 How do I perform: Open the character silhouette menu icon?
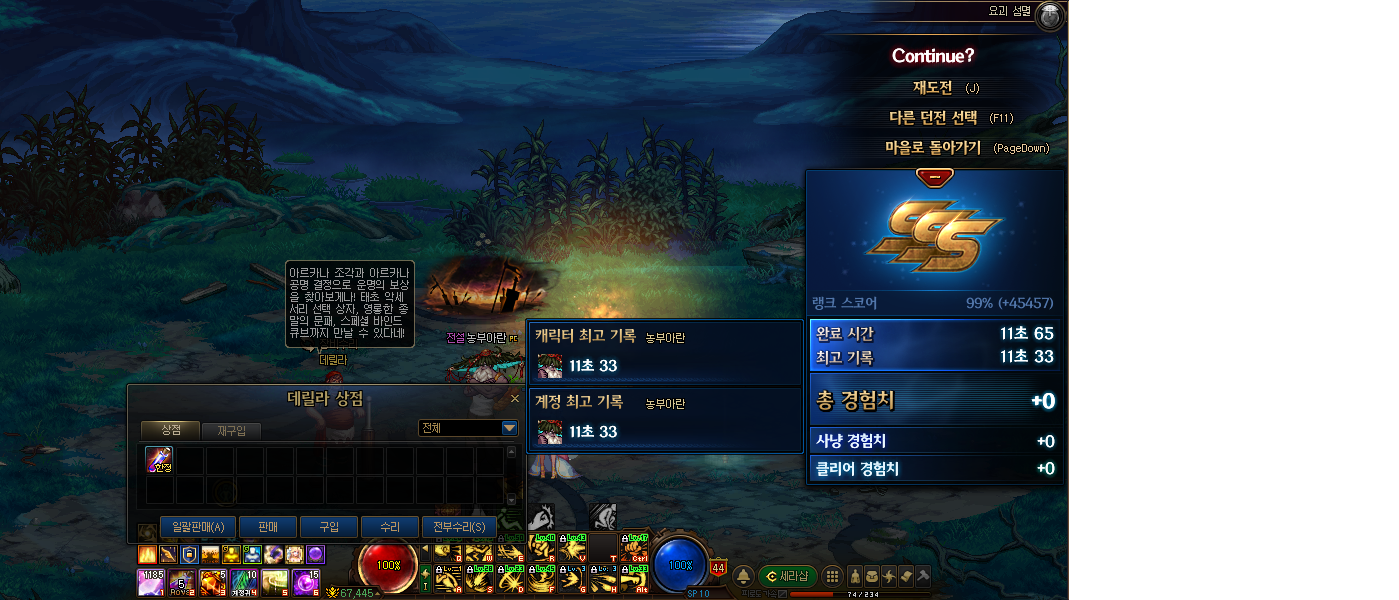pos(856,576)
